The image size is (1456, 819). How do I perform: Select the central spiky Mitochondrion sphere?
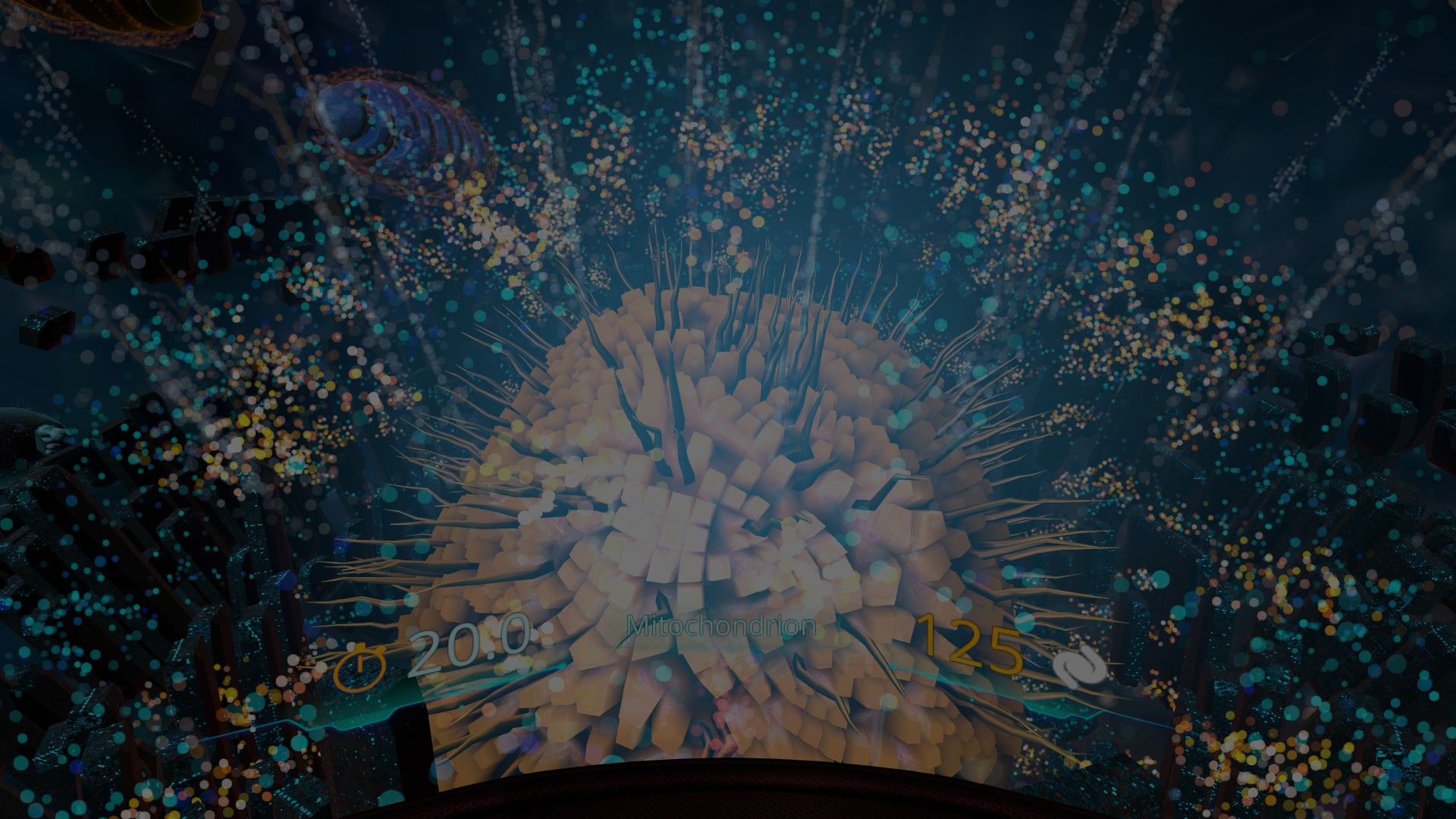click(720, 531)
